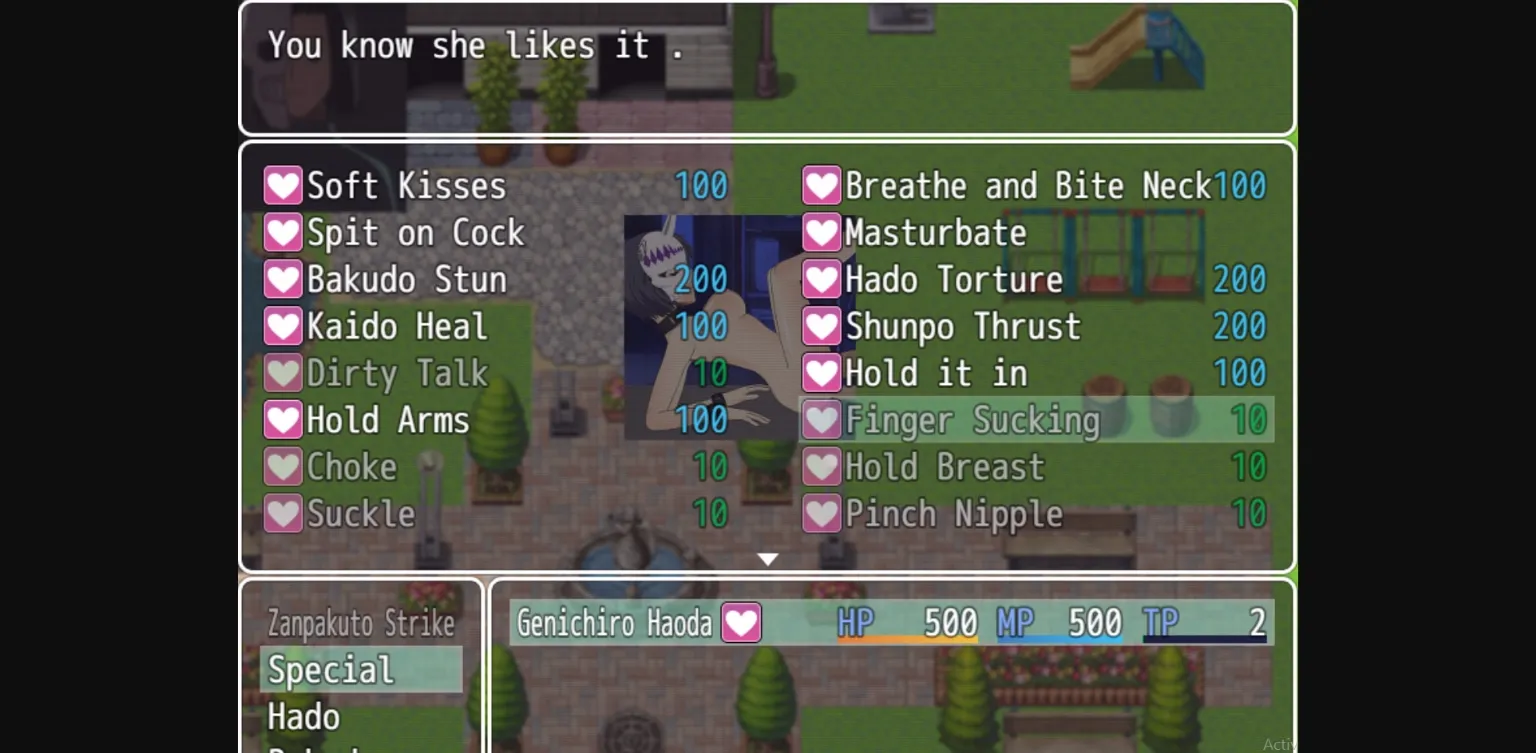Image resolution: width=1536 pixels, height=753 pixels.
Task: Choose the Kaido Heal skill
Action: click(396, 326)
